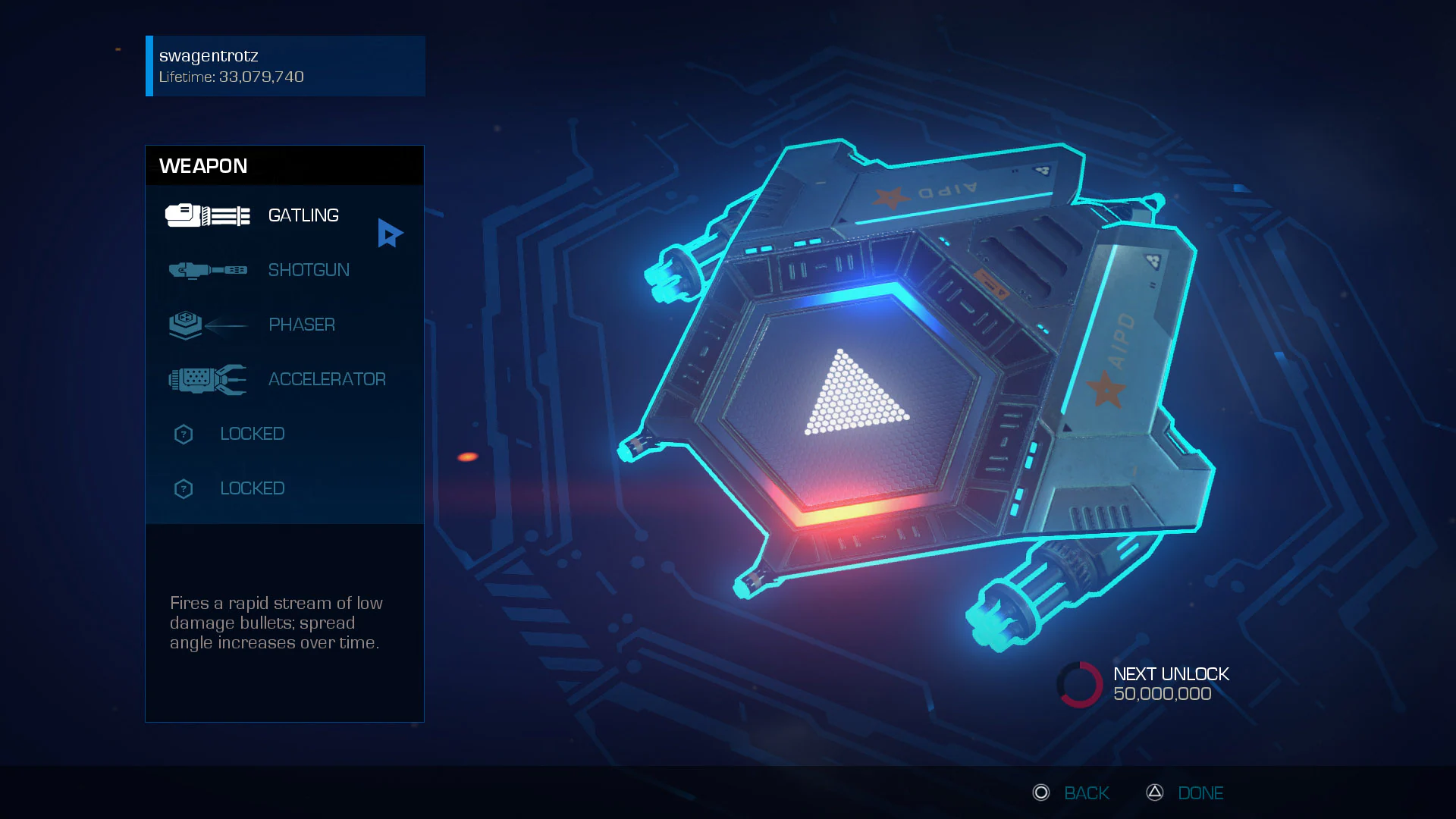The width and height of the screenshot is (1456, 819).
Task: Click the first locked weapon padlock icon
Action: click(x=184, y=434)
